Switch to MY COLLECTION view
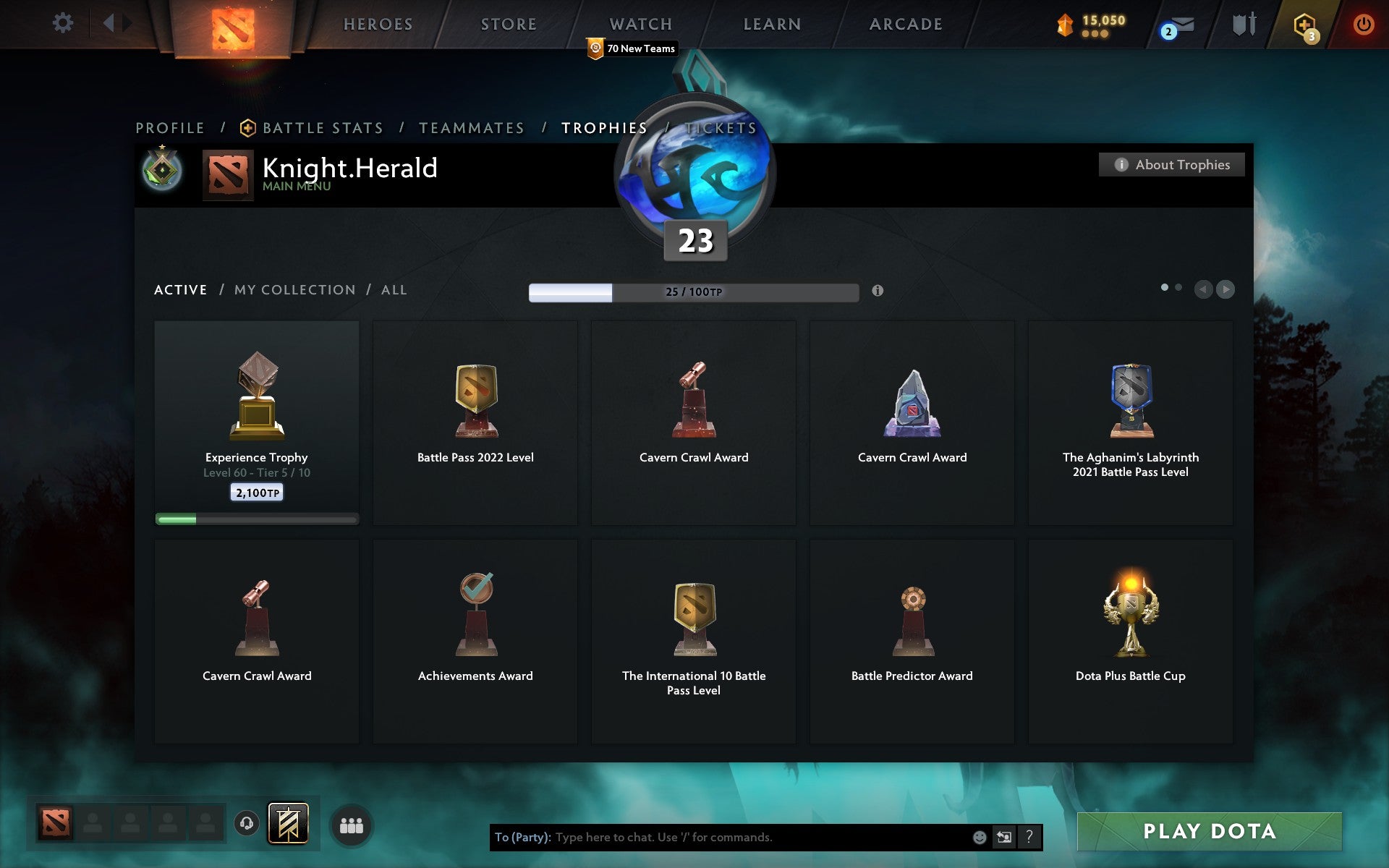1389x868 pixels. 294,289
